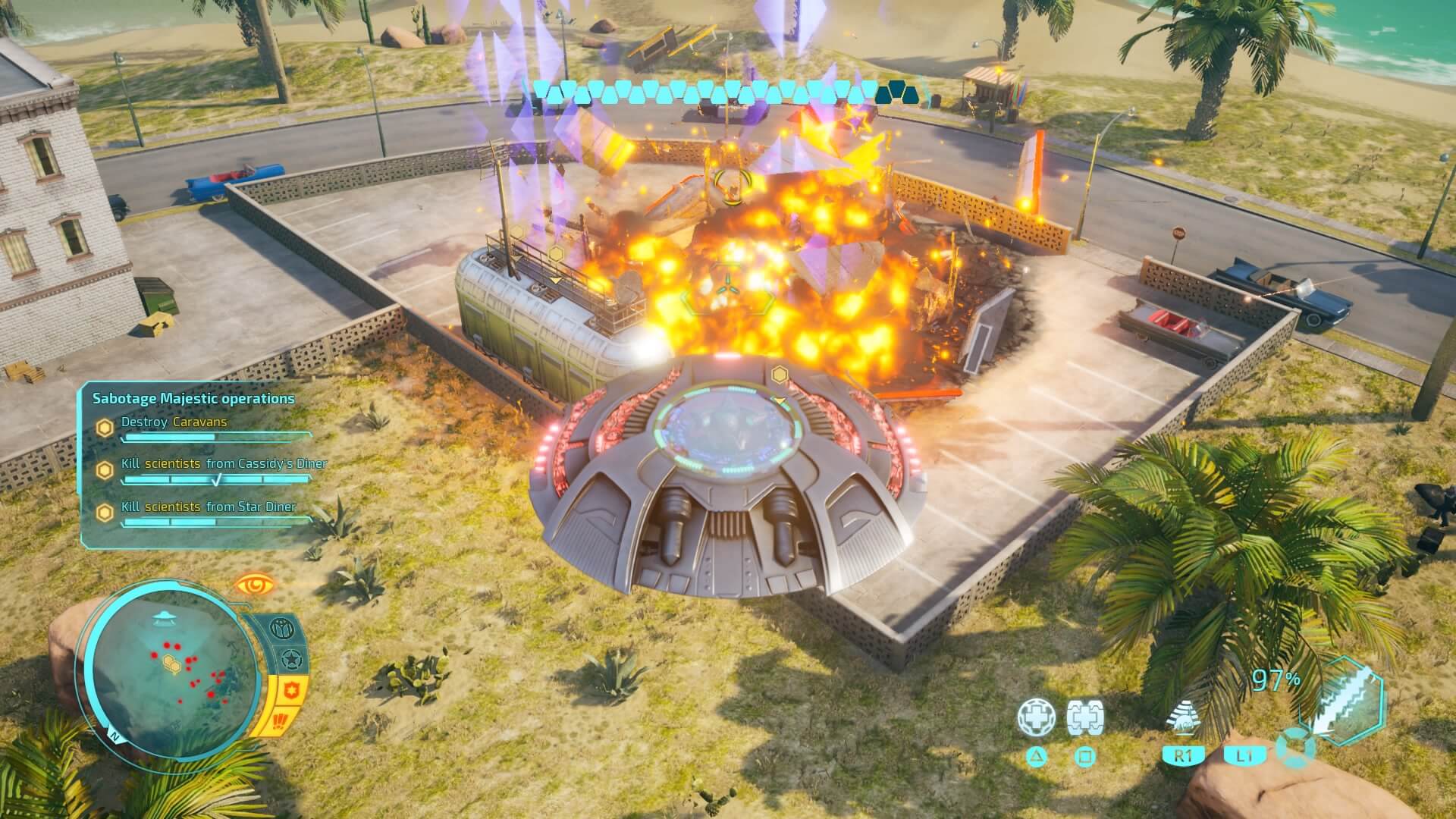
Task: Activate the round cross repair ability icon
Action: [1035, 718]
